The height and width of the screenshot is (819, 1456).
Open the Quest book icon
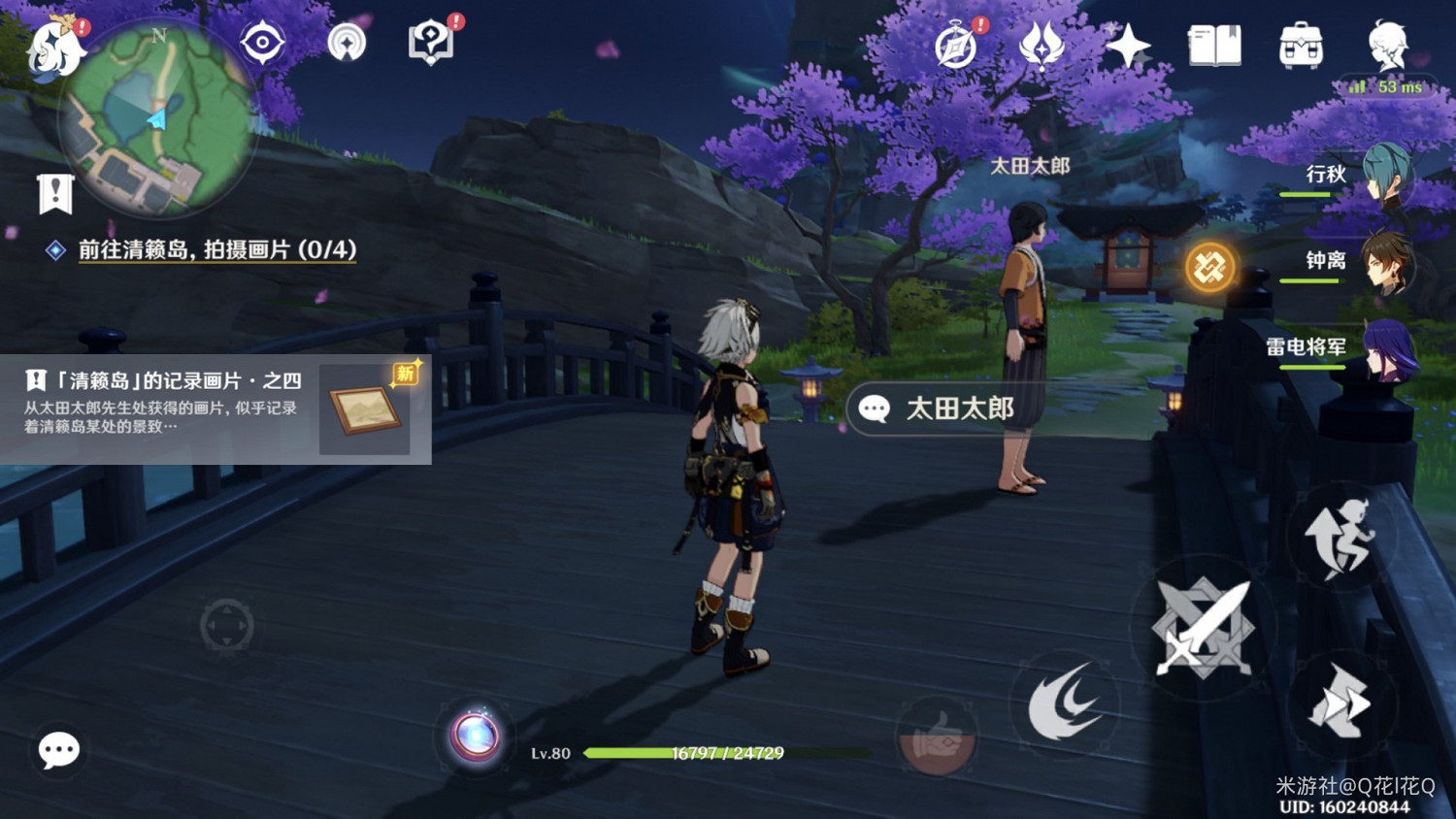(x=1215, y=44)
